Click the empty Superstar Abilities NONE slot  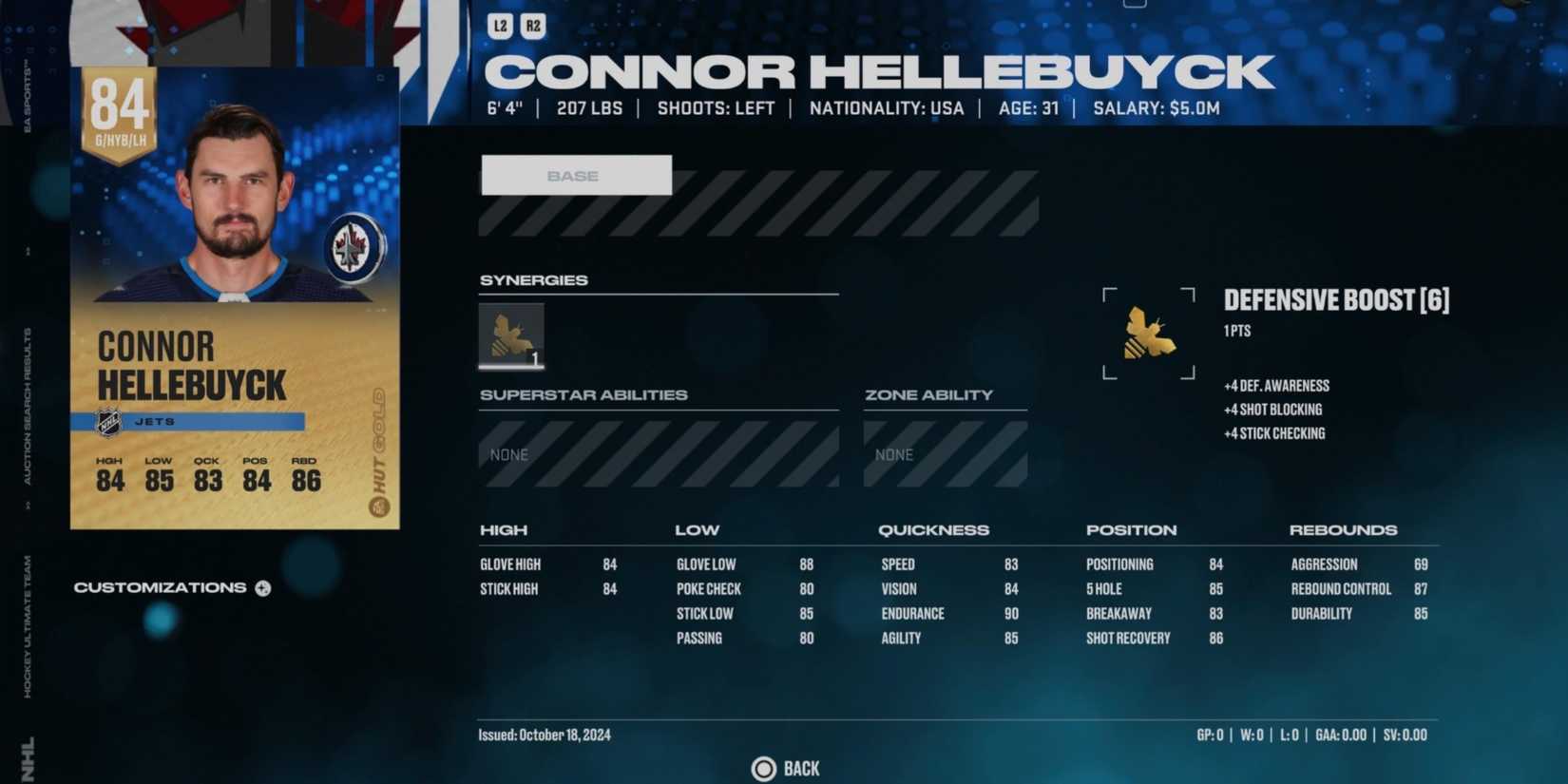coord(660,454)
